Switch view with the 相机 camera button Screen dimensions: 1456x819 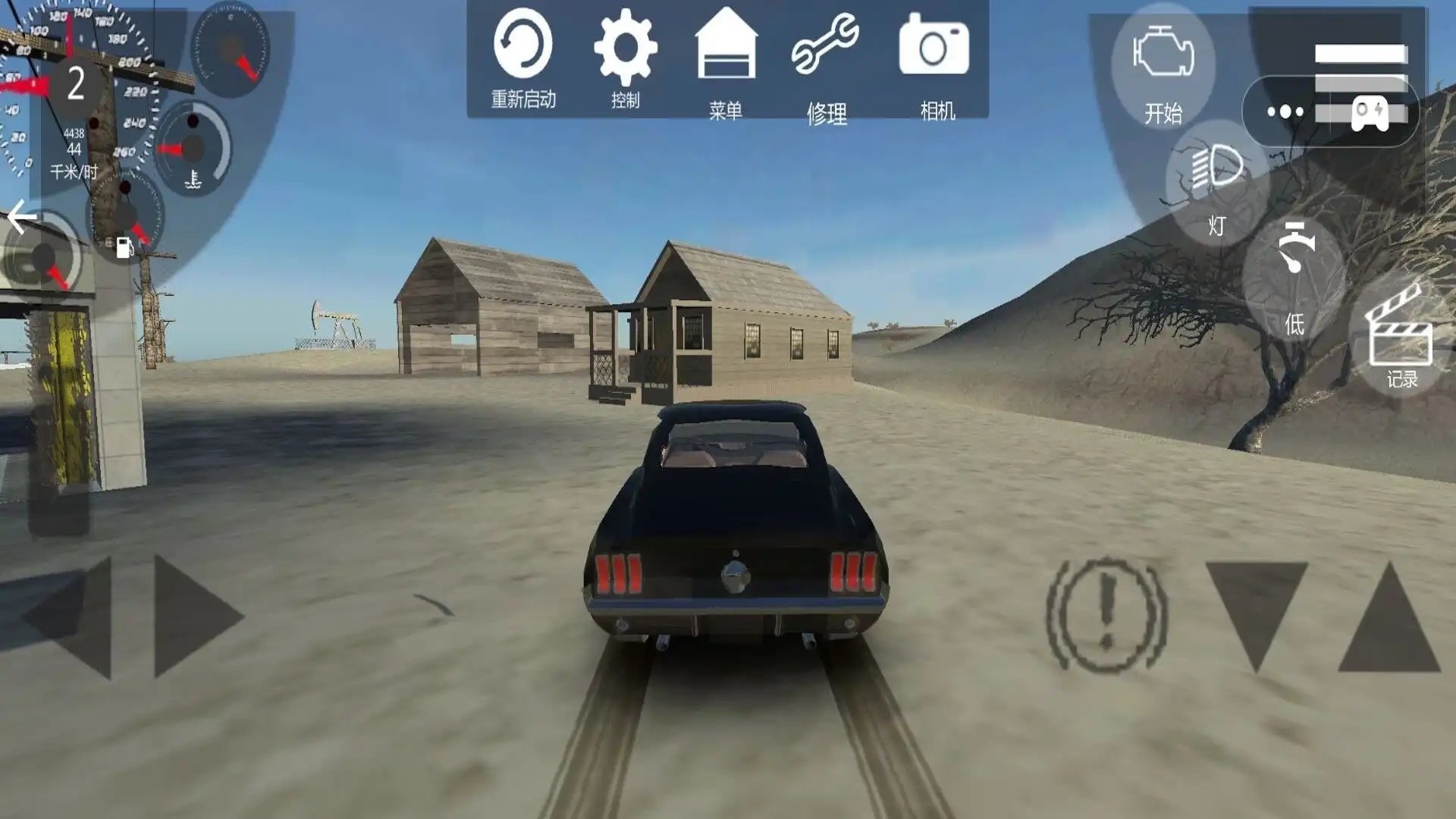pos(934,61)
